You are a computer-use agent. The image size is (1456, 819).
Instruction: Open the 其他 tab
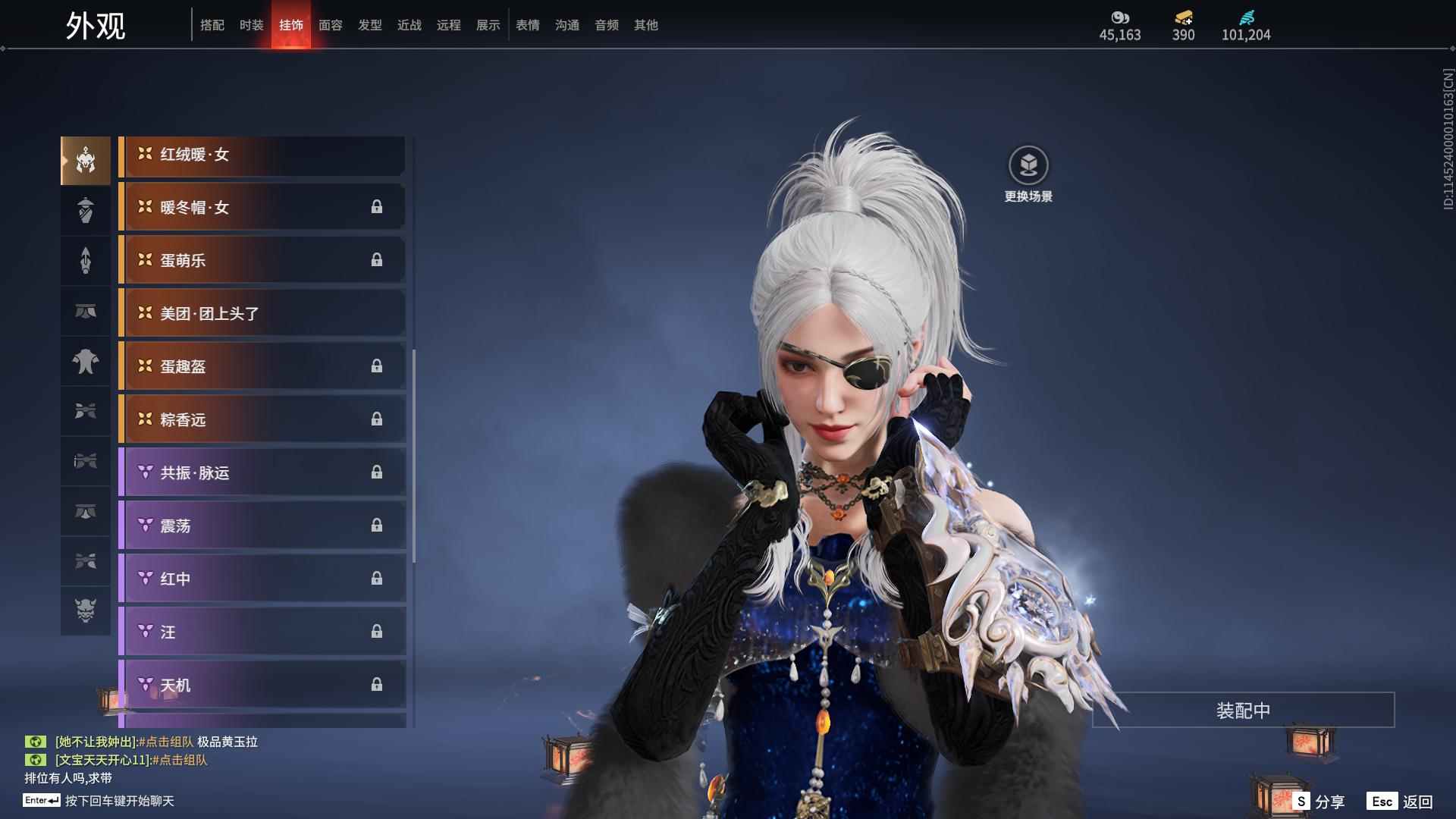pos(646,25)
